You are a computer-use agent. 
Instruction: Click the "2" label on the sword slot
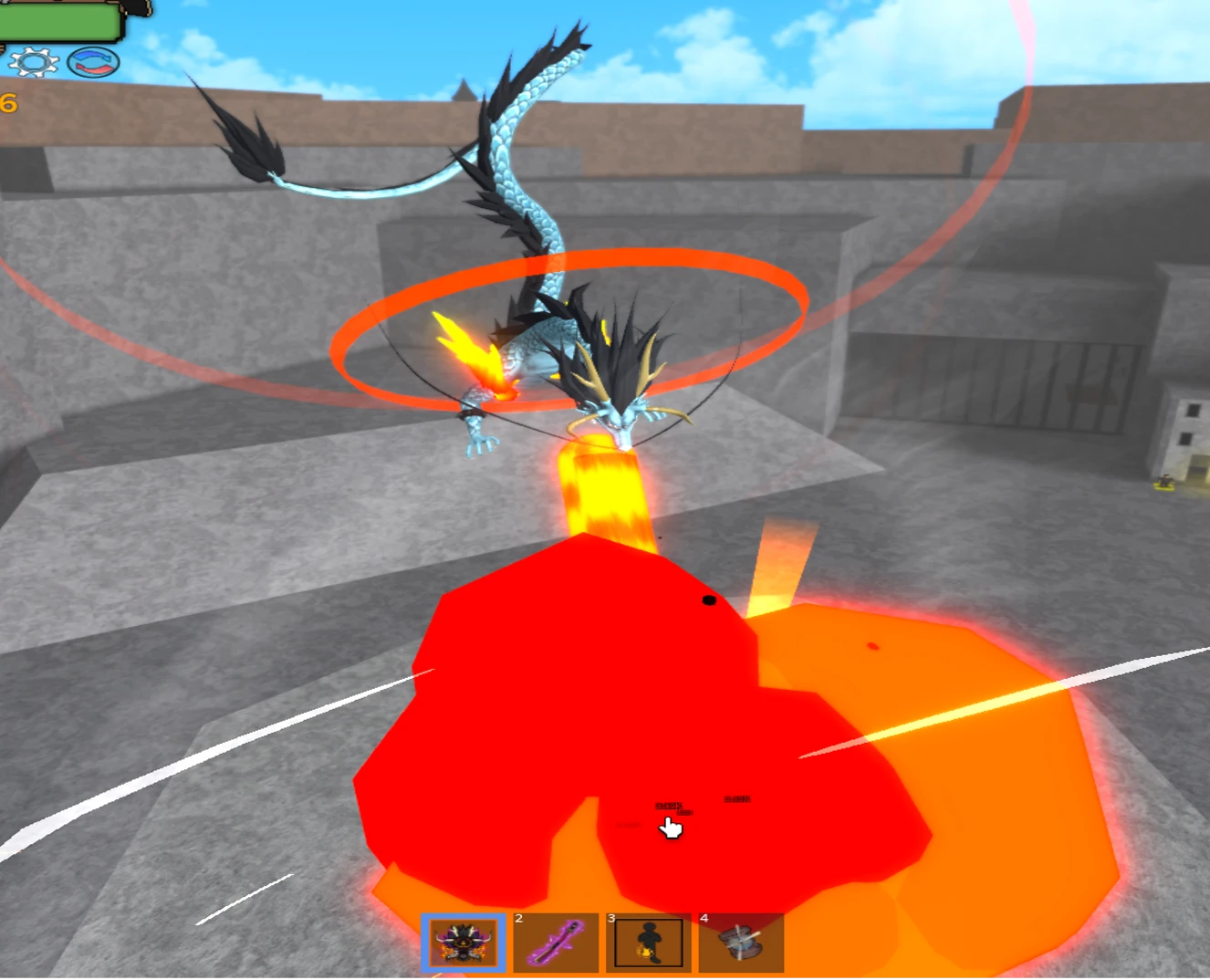tap(517, 919)
